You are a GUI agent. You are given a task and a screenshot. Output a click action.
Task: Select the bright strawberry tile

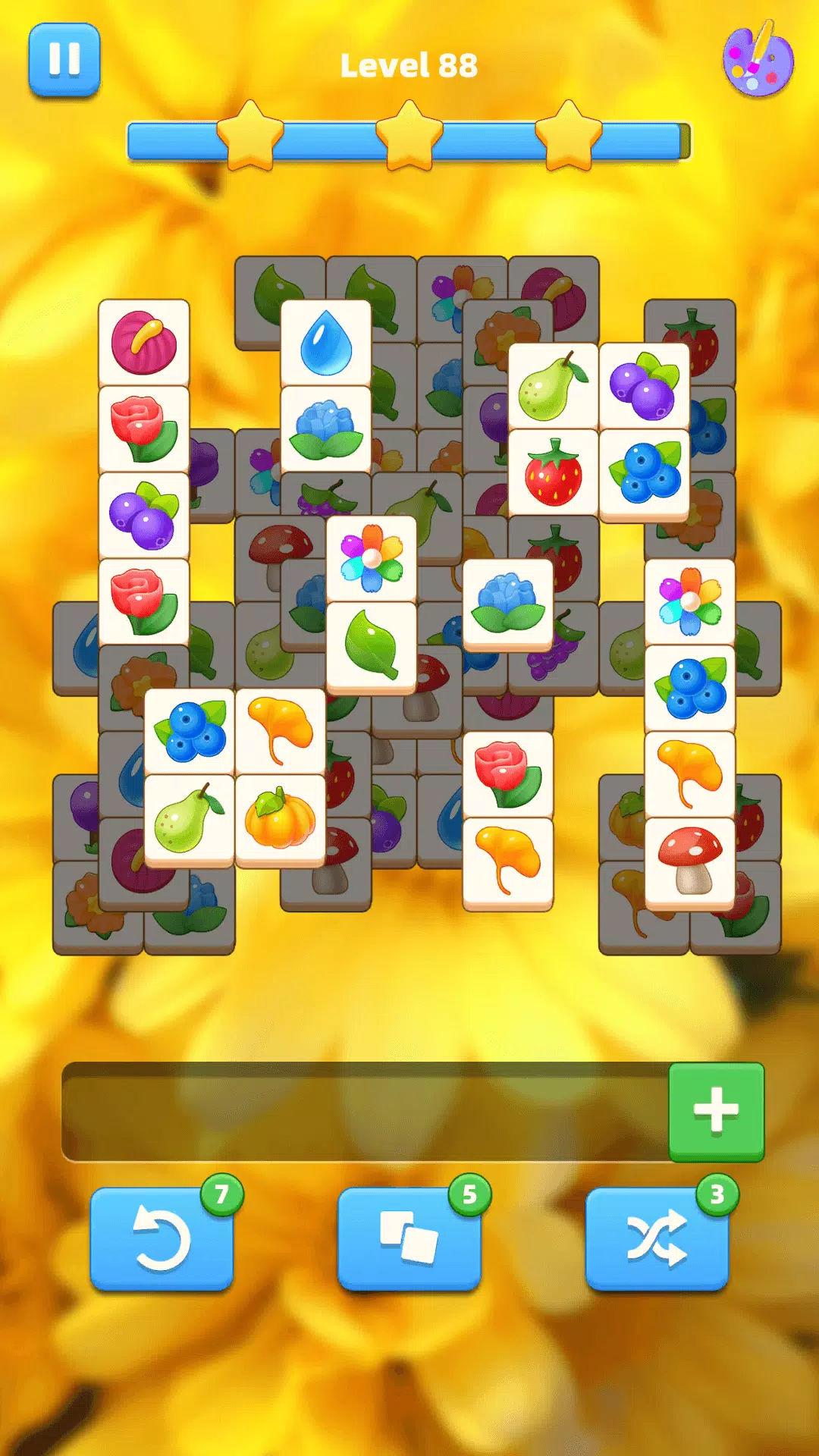[554, 473]
